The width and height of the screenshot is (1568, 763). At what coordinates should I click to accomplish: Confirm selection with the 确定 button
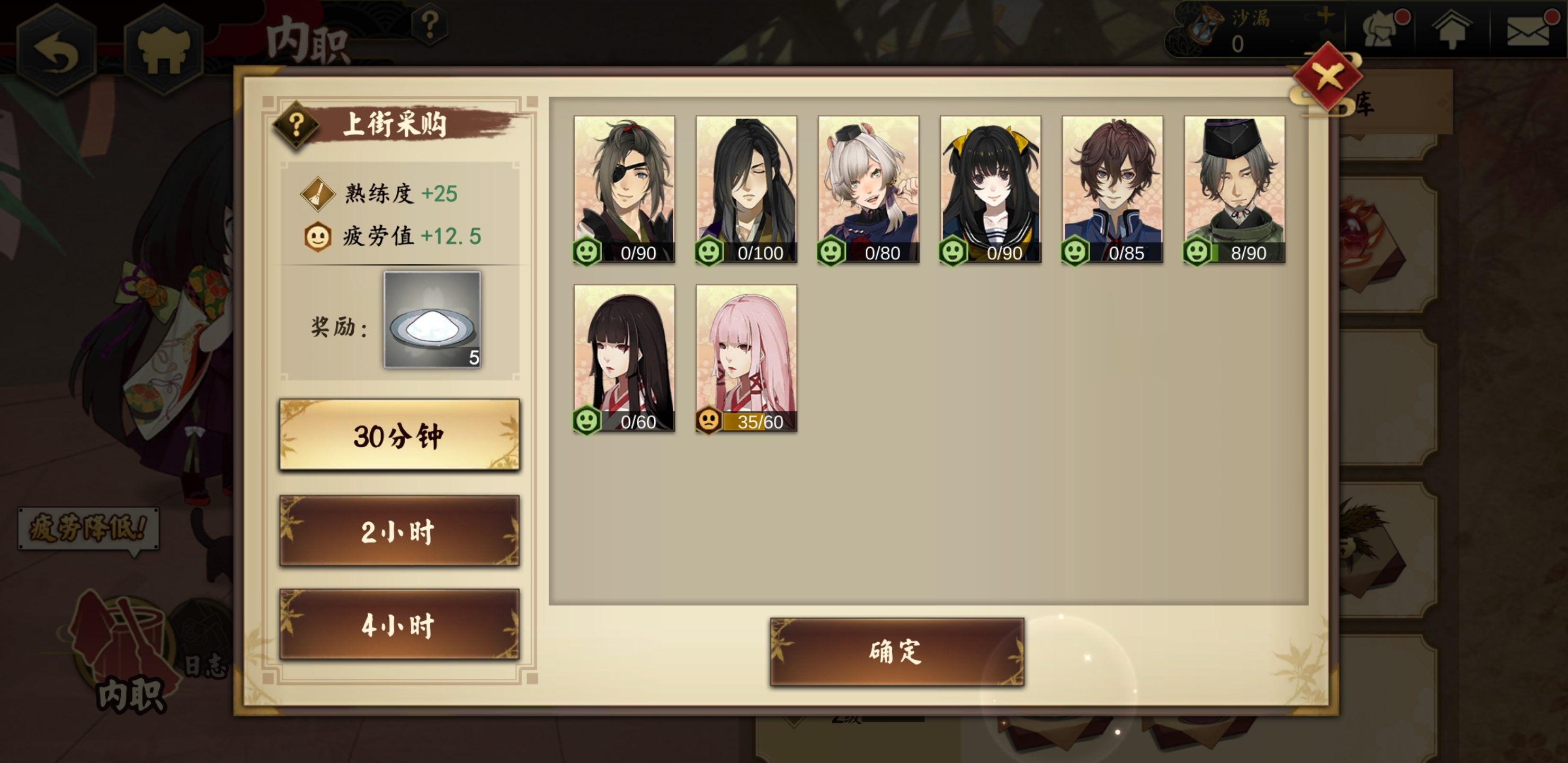pos(897,651)
